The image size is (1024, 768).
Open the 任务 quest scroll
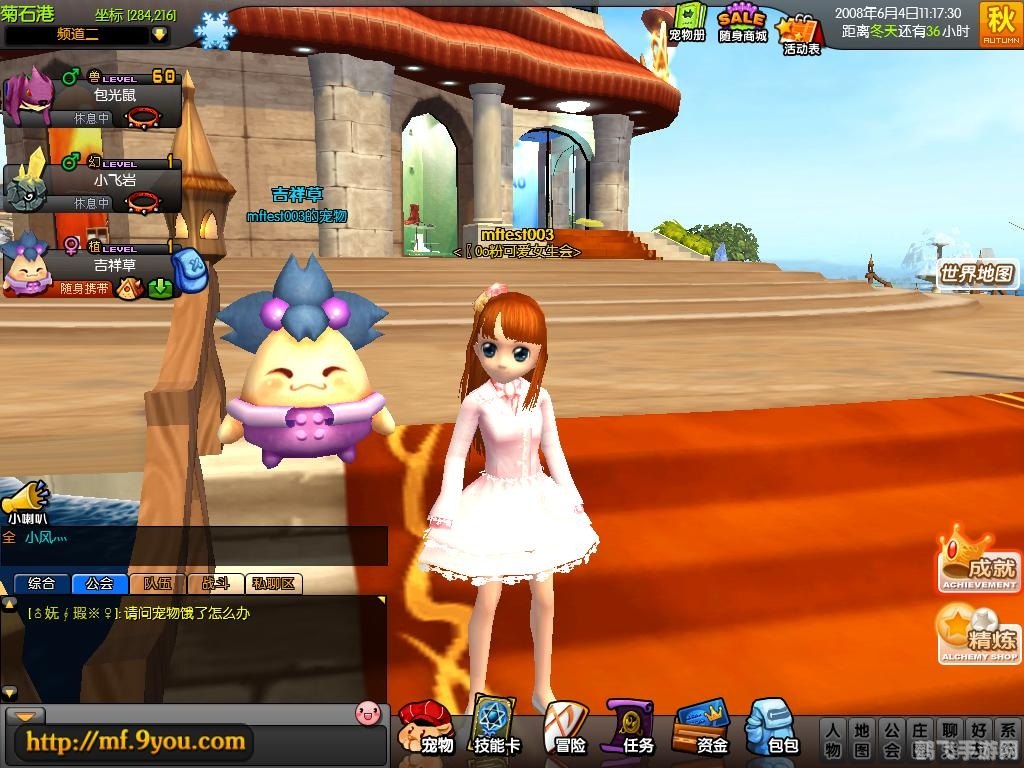pyautogui.click(x=632, y=727)
